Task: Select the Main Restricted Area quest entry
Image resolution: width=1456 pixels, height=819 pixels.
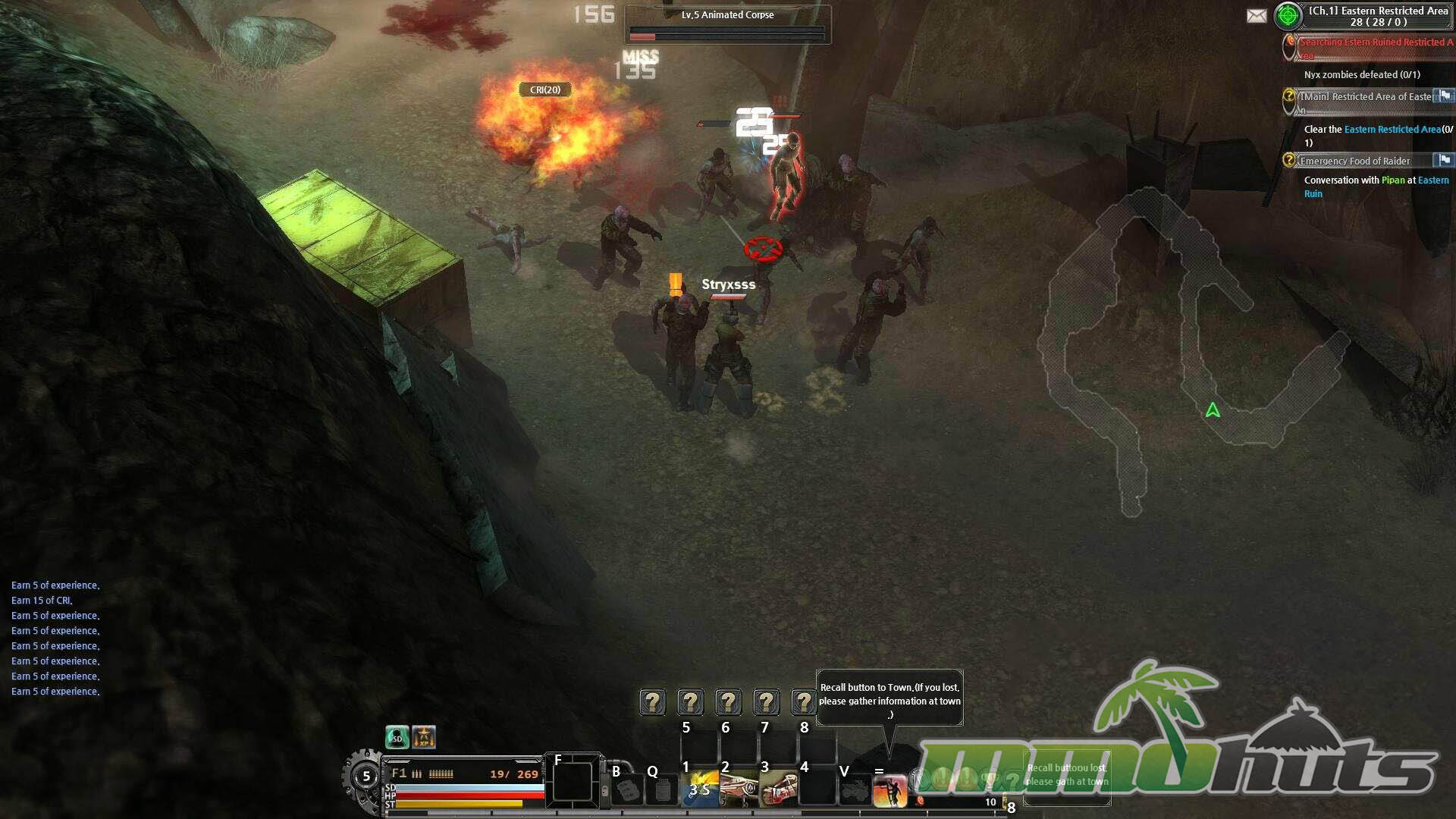Action: (1365, 97)
